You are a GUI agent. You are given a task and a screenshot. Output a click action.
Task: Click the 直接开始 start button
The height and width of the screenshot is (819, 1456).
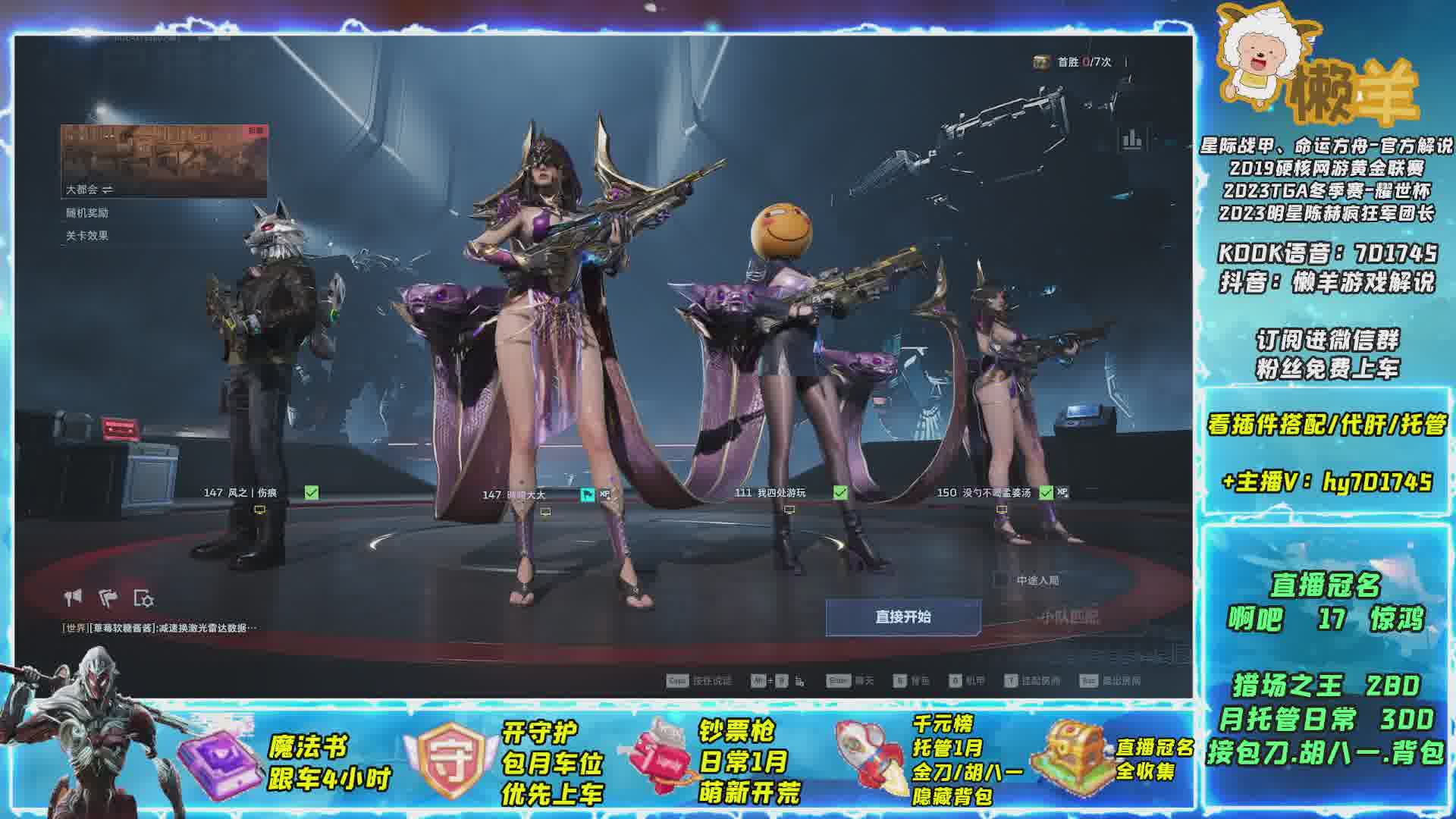tap(902, 617)
